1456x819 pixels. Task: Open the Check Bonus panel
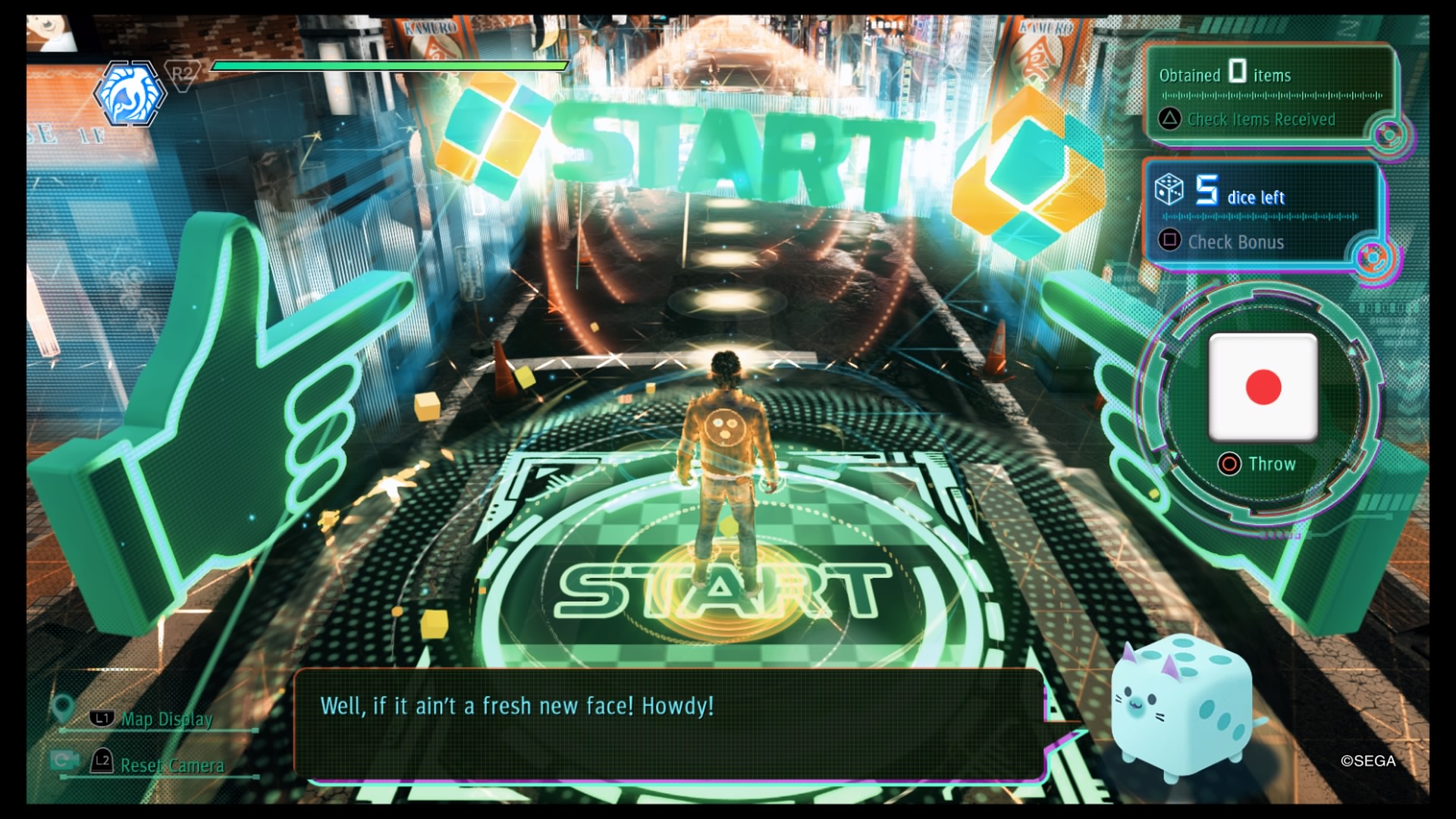click(x=1235, y=242)
